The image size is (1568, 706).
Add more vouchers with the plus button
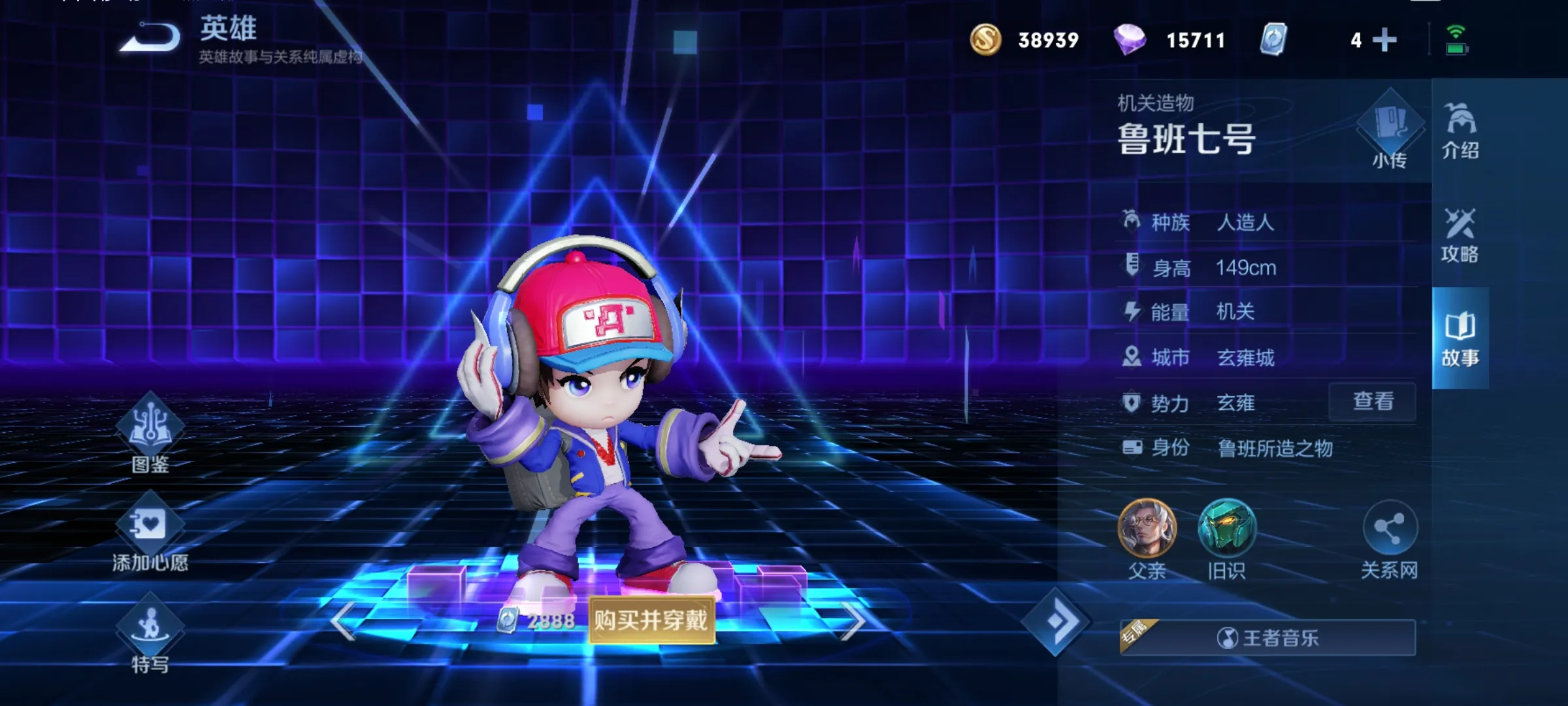tap(1384, 41)
